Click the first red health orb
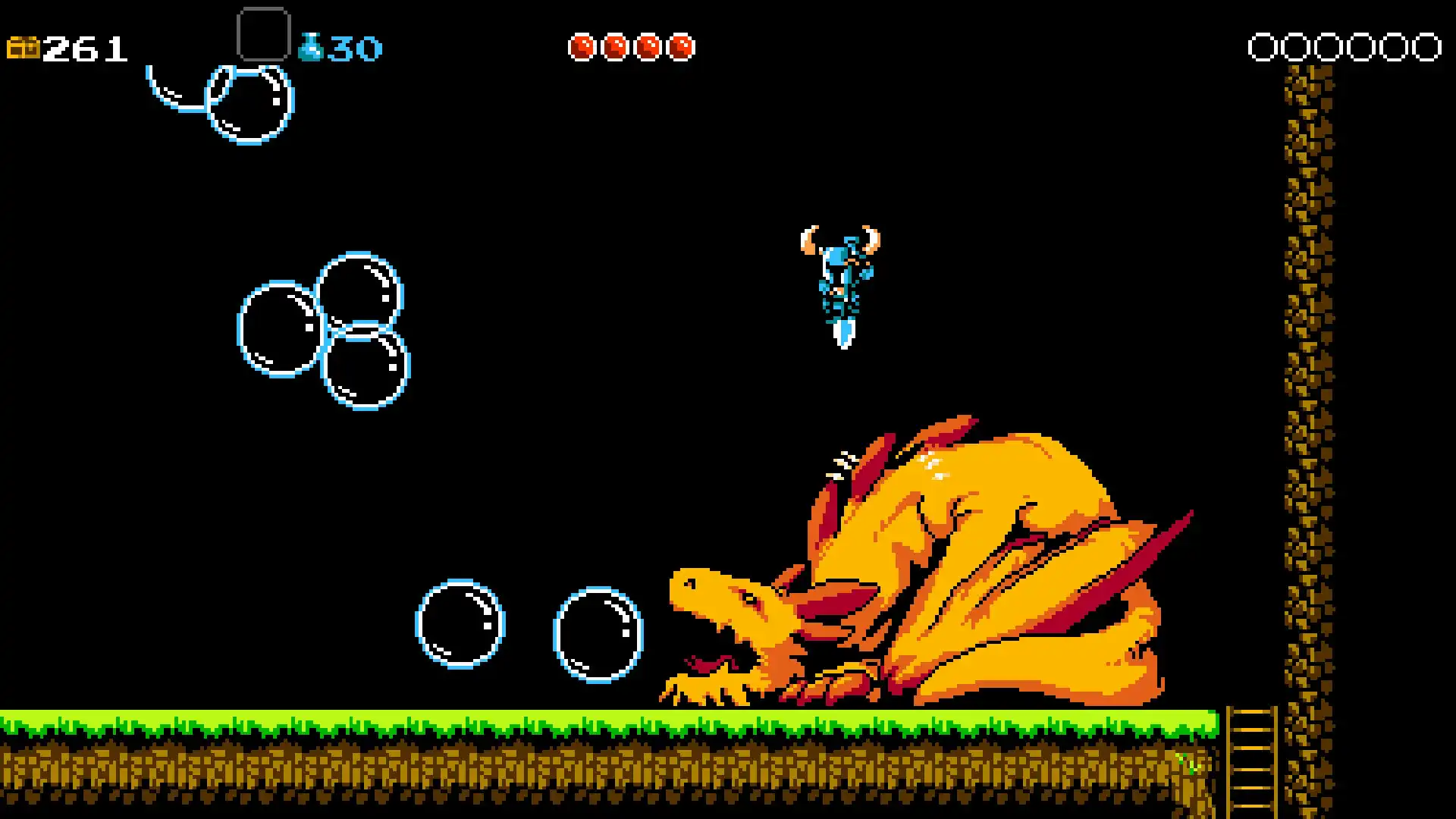This screenshot has width=1456, height=819. tap(582, 46)
